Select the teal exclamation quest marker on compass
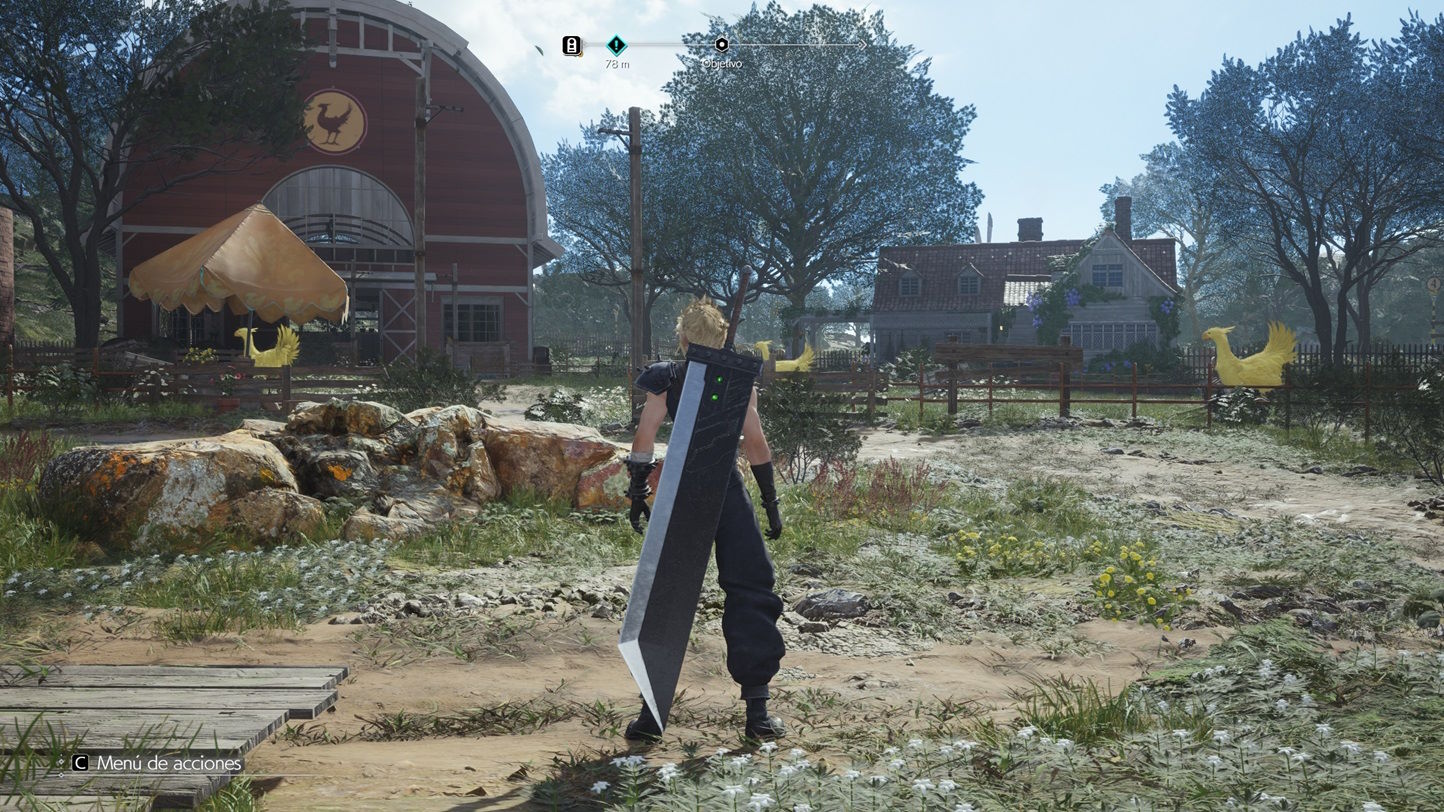 [617, 44]
